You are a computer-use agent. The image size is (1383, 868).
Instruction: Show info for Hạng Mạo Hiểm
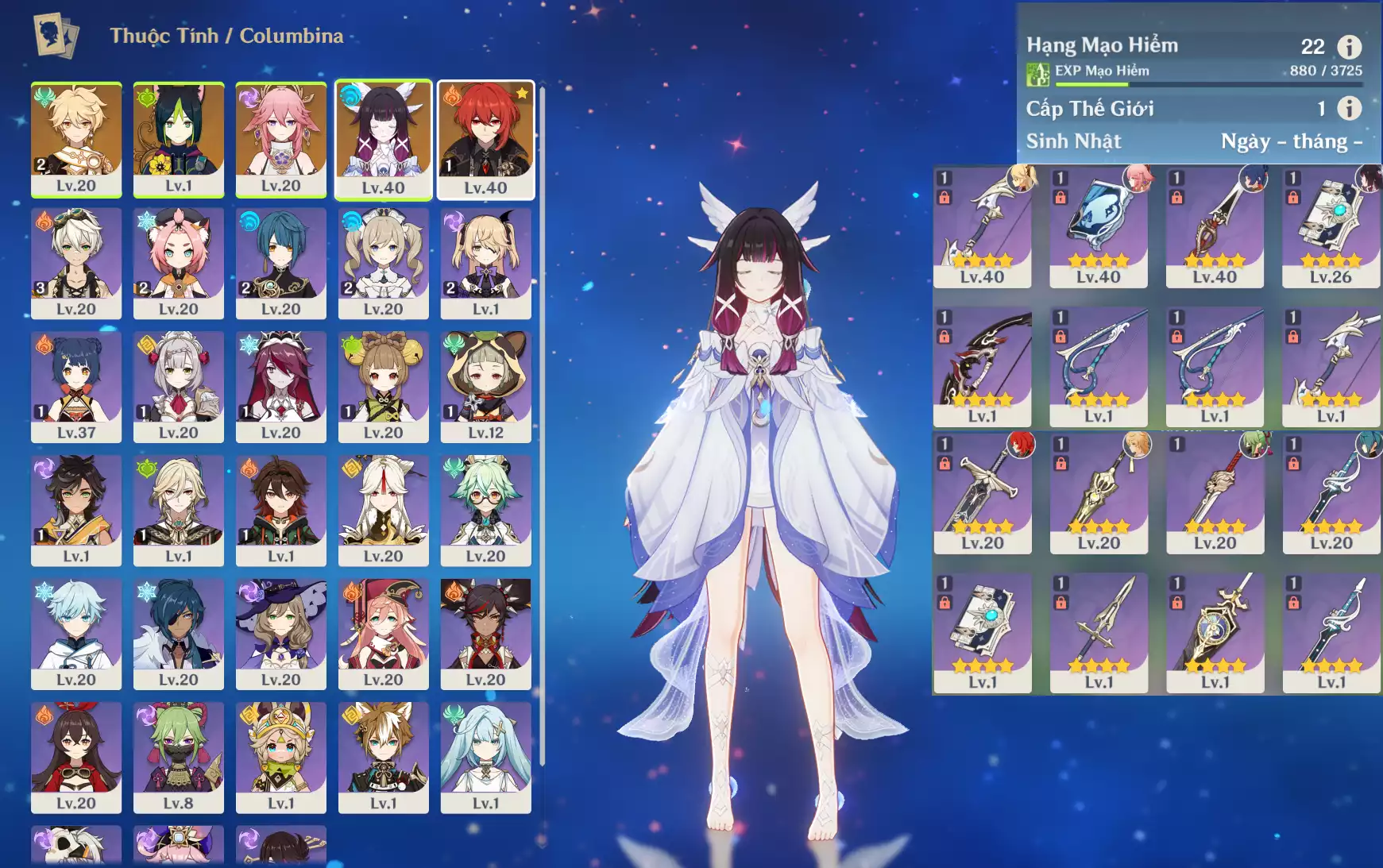[1349, 47]
